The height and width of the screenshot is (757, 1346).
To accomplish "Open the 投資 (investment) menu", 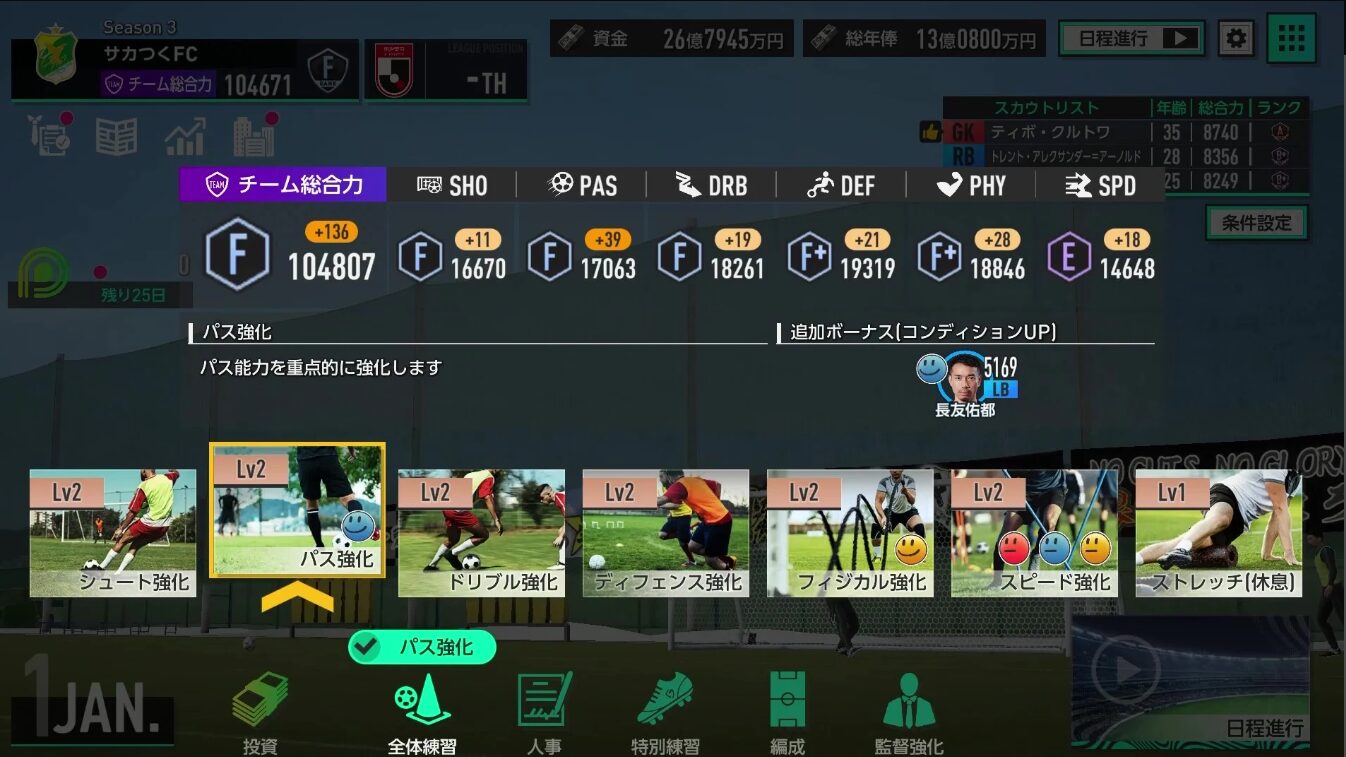I will point(259,700).
